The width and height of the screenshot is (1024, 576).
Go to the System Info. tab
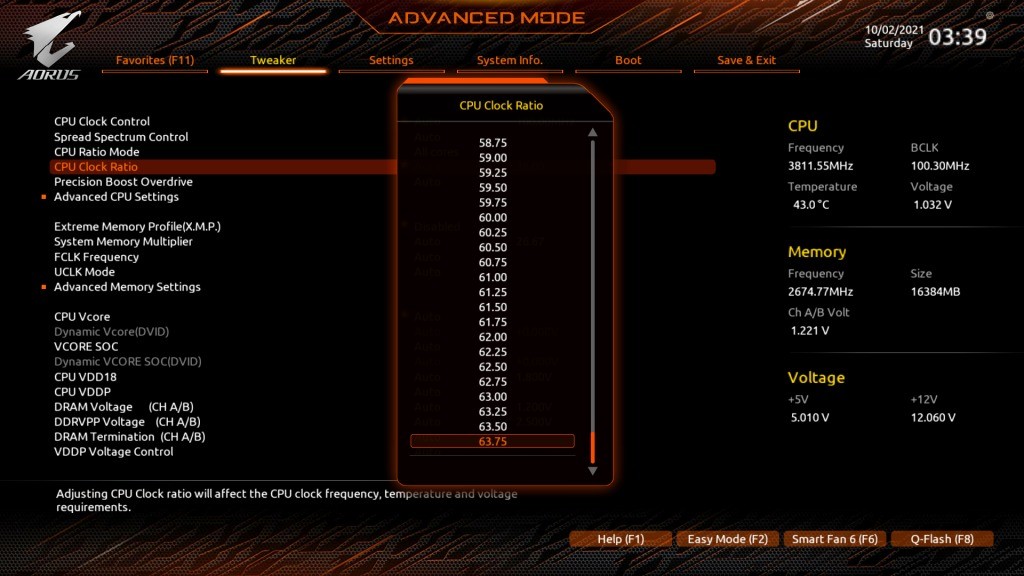coord(510,60)
